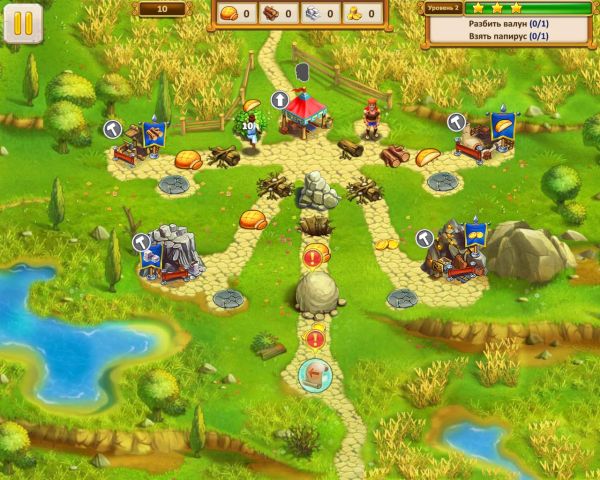The height and width of the screenshot is (480, 600).
Task: Select the hammer icon beside the sawmill
Action: tap(114, 129)
